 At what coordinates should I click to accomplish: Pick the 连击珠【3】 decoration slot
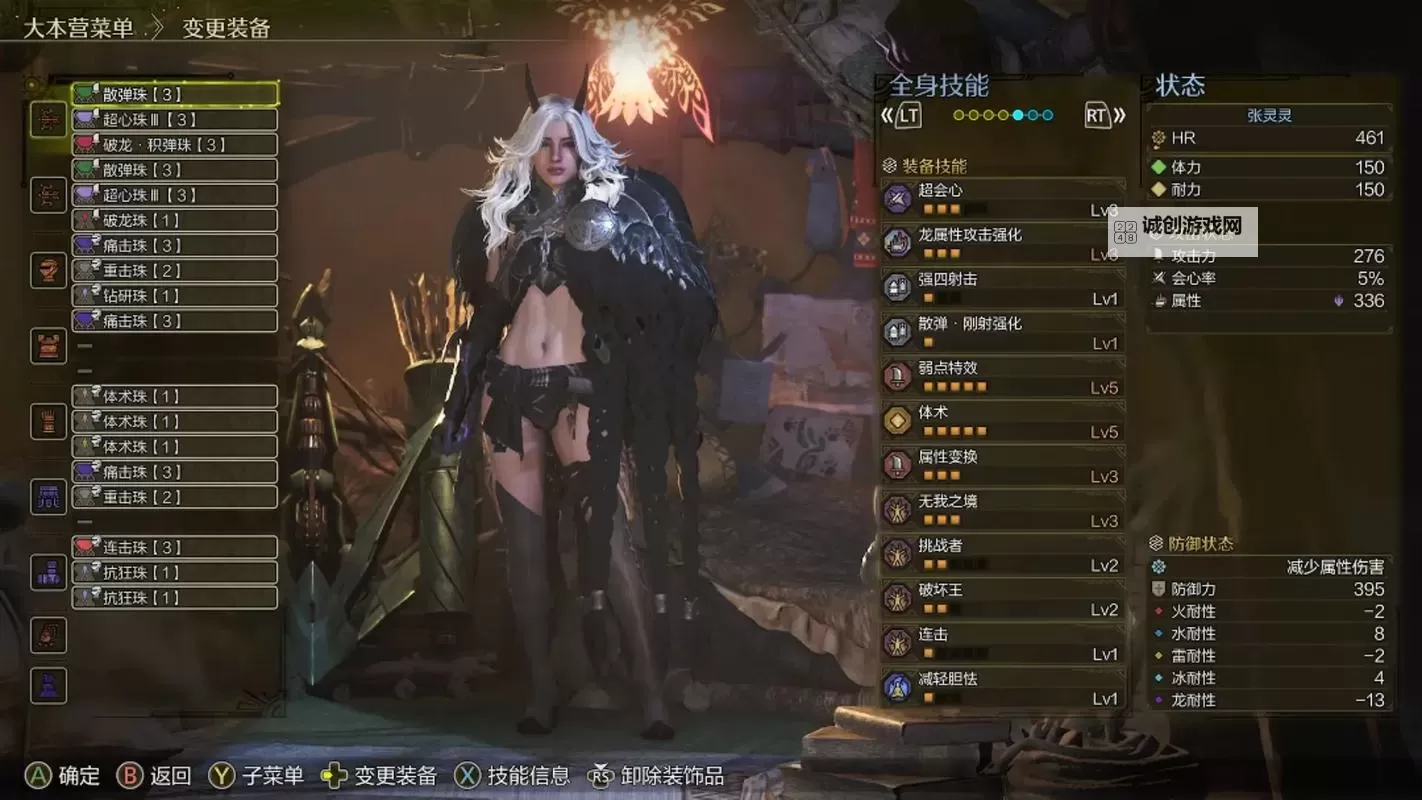click(x=175, y=547)
